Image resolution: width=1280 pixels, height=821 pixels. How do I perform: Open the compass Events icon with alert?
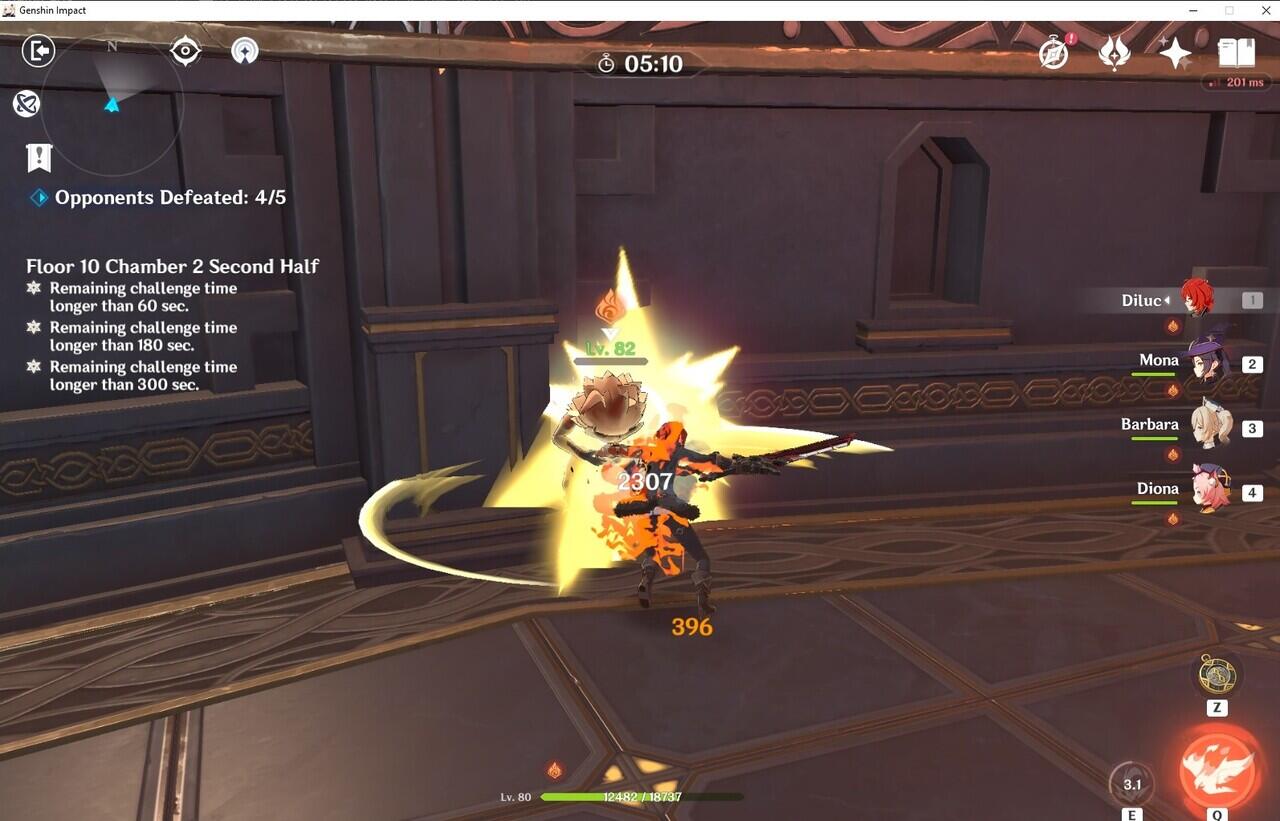1054,52
